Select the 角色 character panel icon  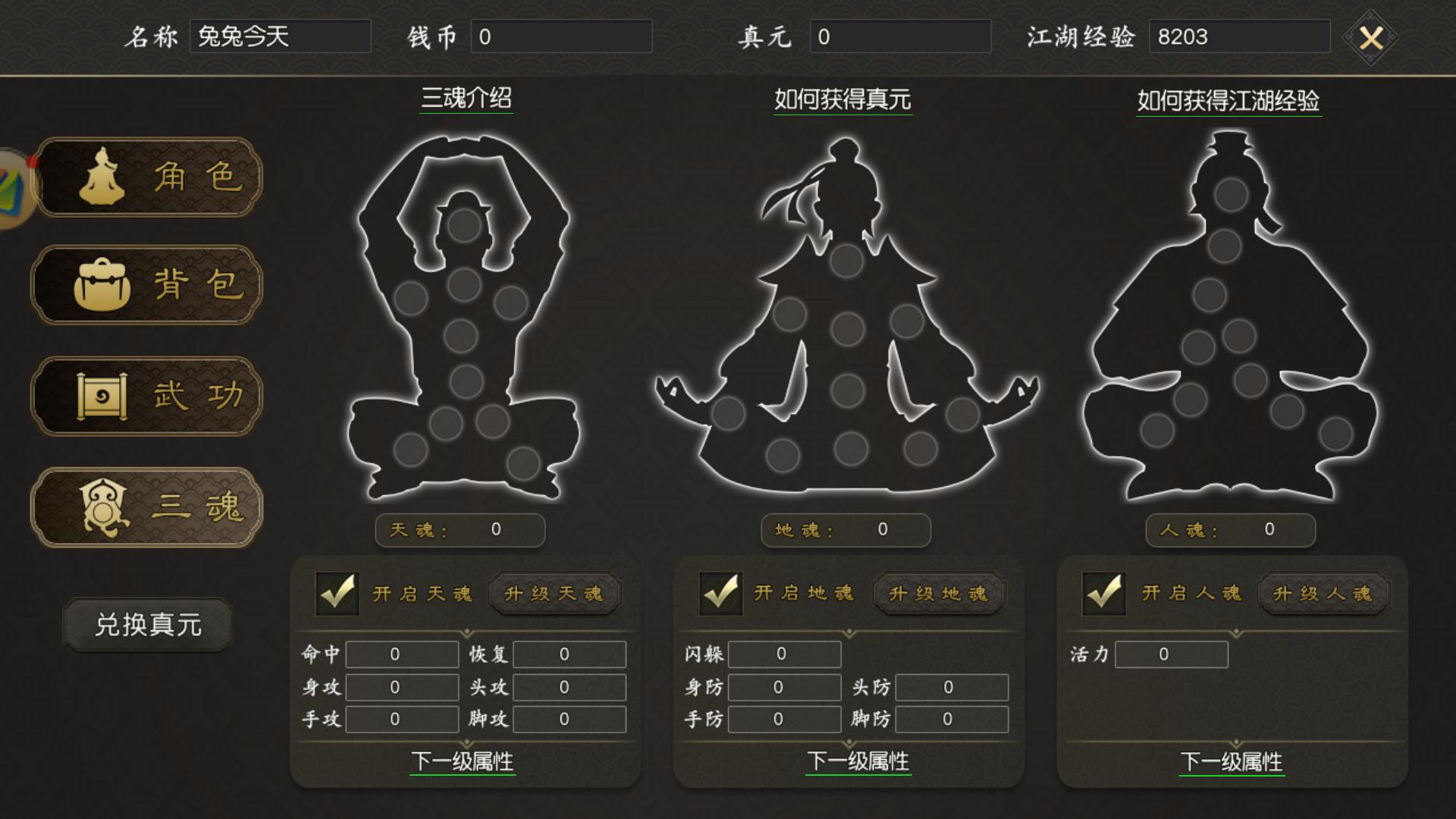[x=104, y=176]
